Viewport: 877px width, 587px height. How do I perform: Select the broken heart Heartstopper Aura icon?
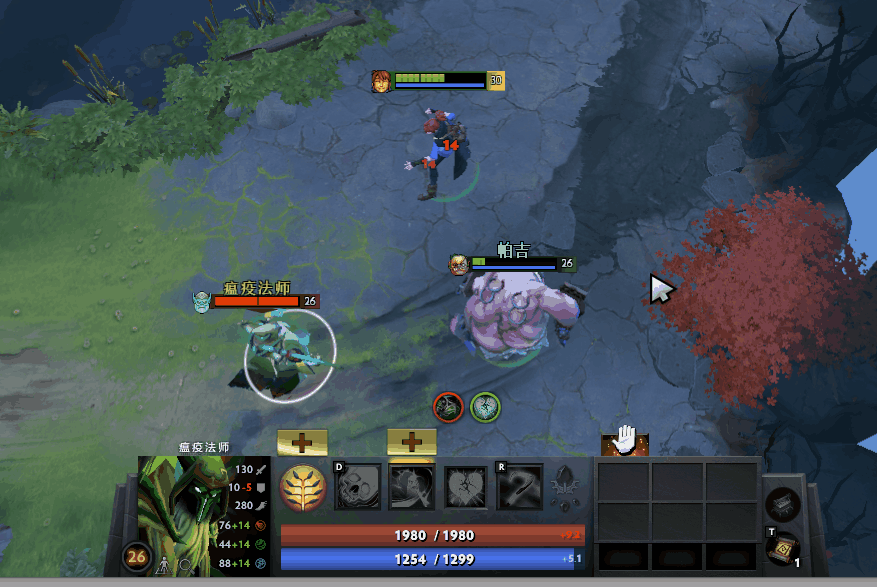(465, 487)
